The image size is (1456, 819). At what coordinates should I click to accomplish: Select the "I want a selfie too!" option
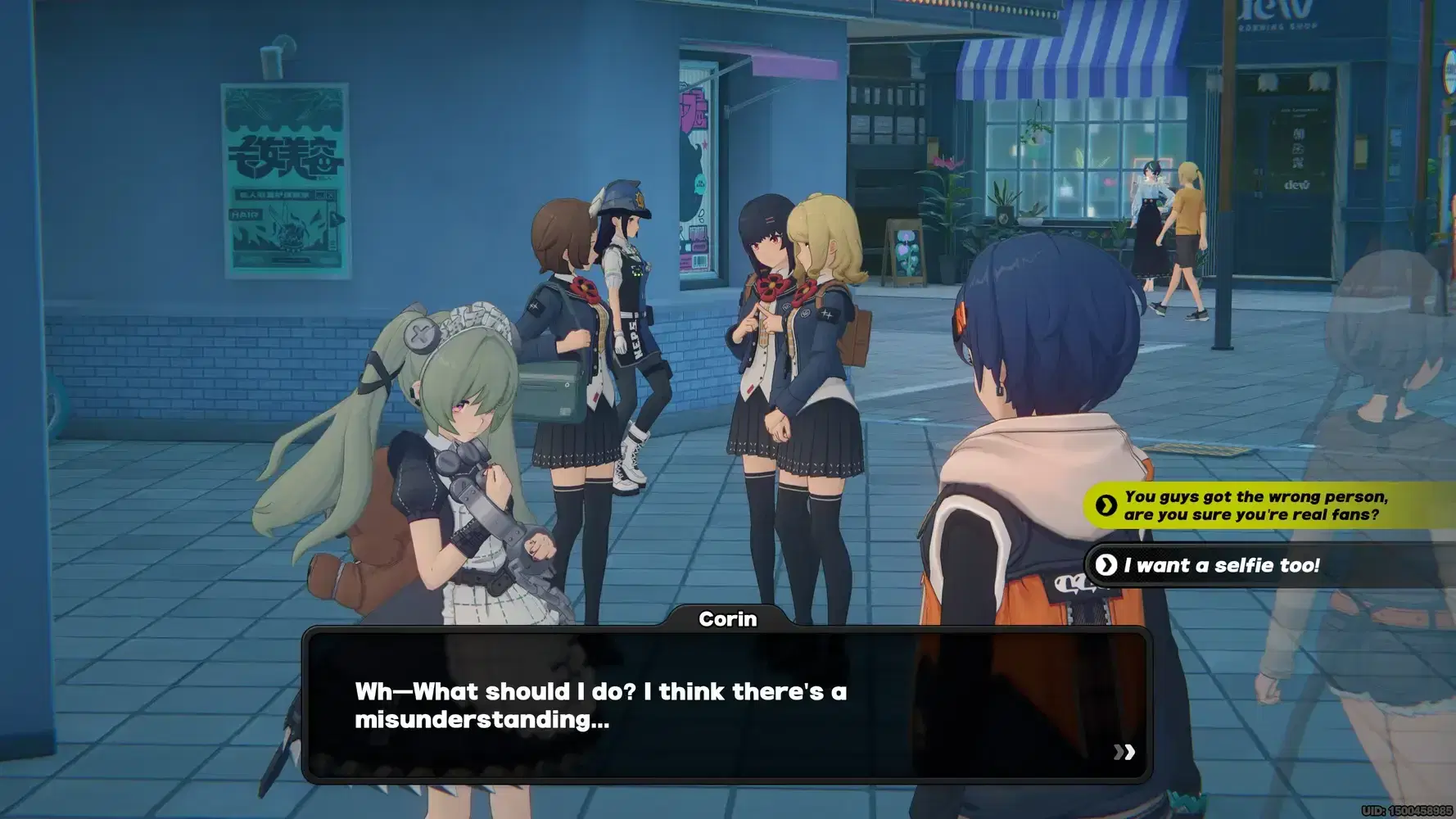[1220, 565]
